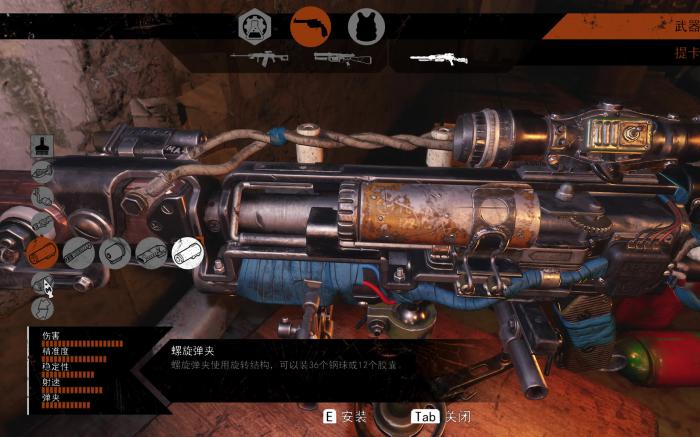Choose the white highlighted Tikhar rifle silhouette
700x437 pixels.
(x=438, y=58)
